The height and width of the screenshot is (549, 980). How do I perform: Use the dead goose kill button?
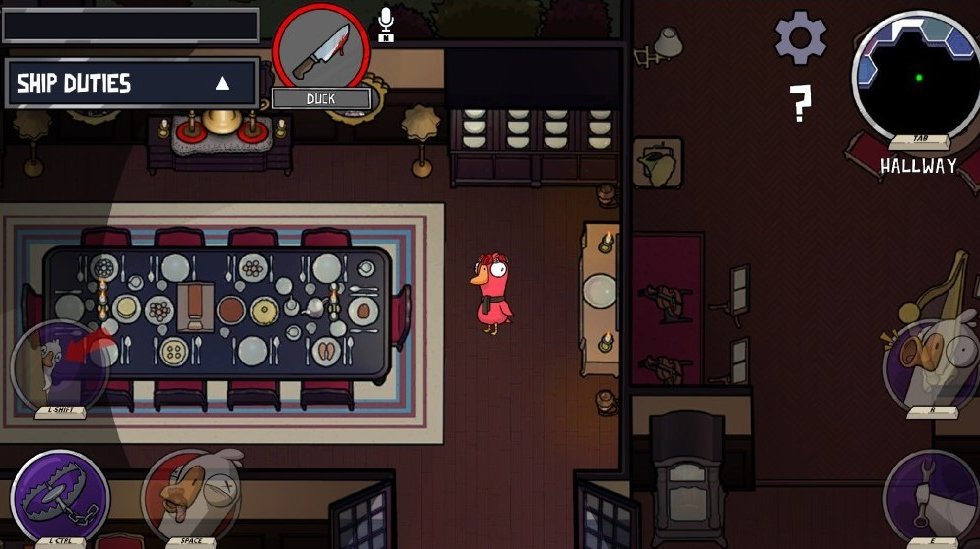pyautogui.click(x=192, y=495)
